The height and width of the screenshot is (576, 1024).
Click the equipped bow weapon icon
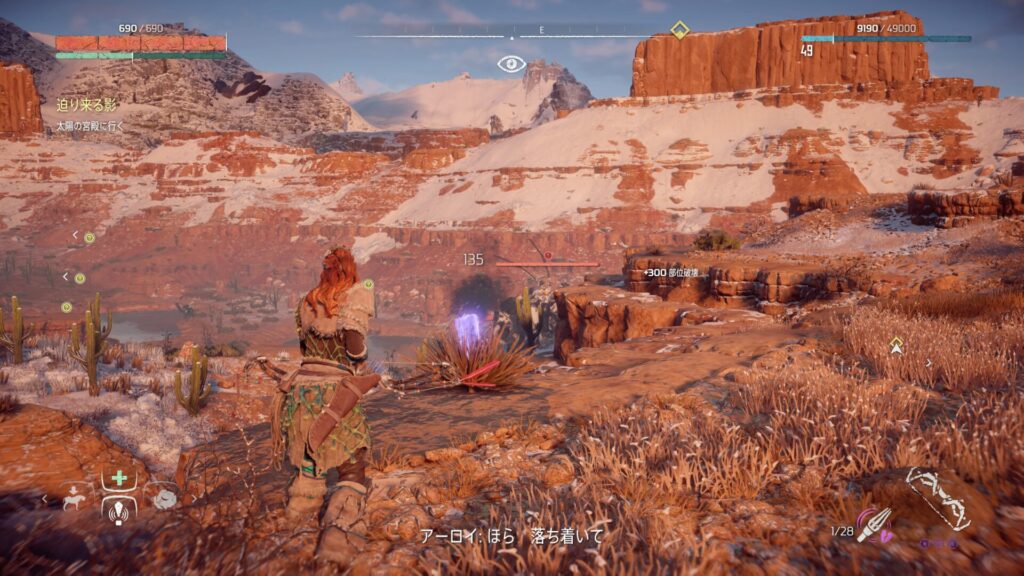click(x=937, y=498)
